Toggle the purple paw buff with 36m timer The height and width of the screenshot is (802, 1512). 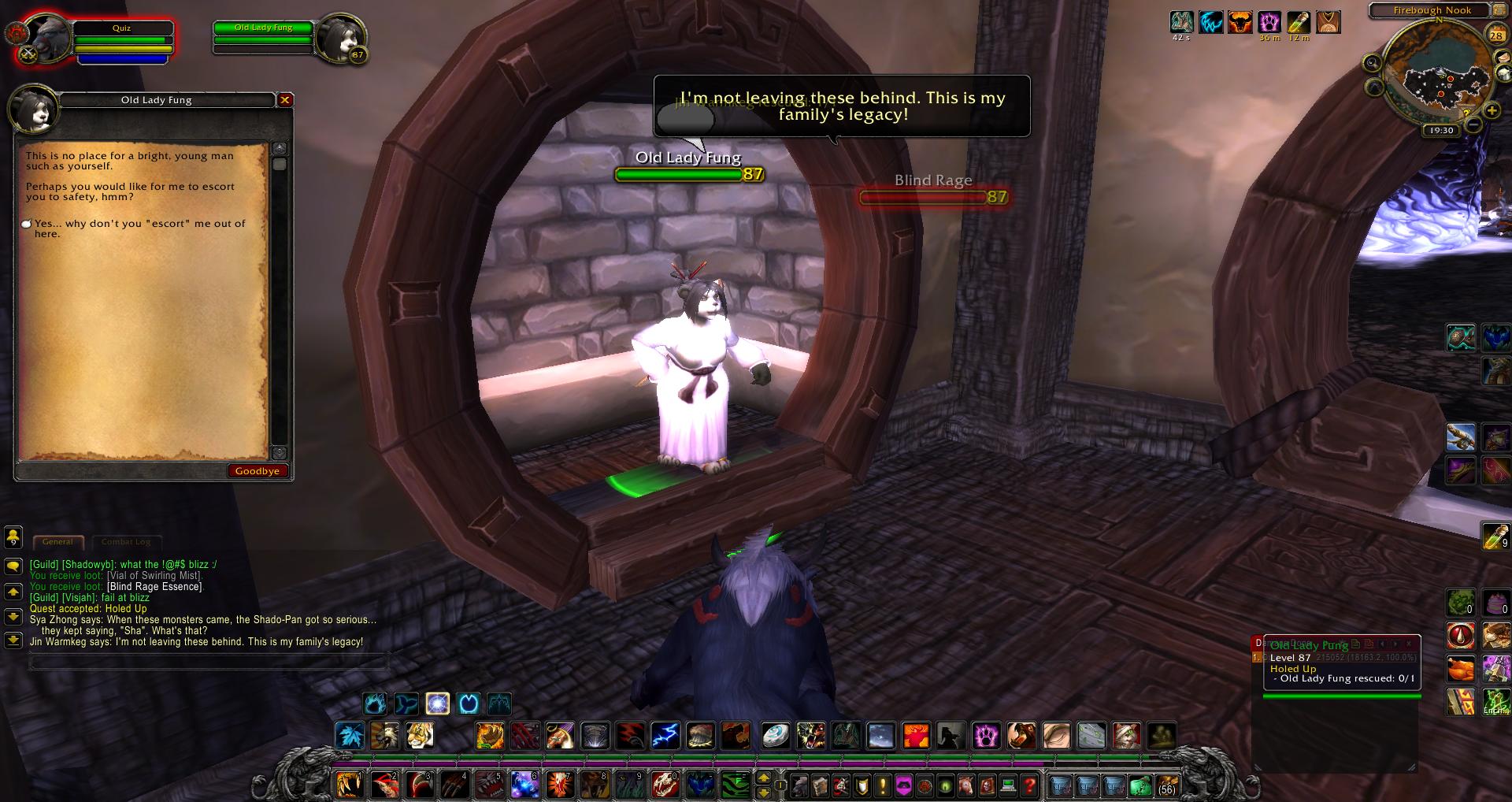[1269, 24]
